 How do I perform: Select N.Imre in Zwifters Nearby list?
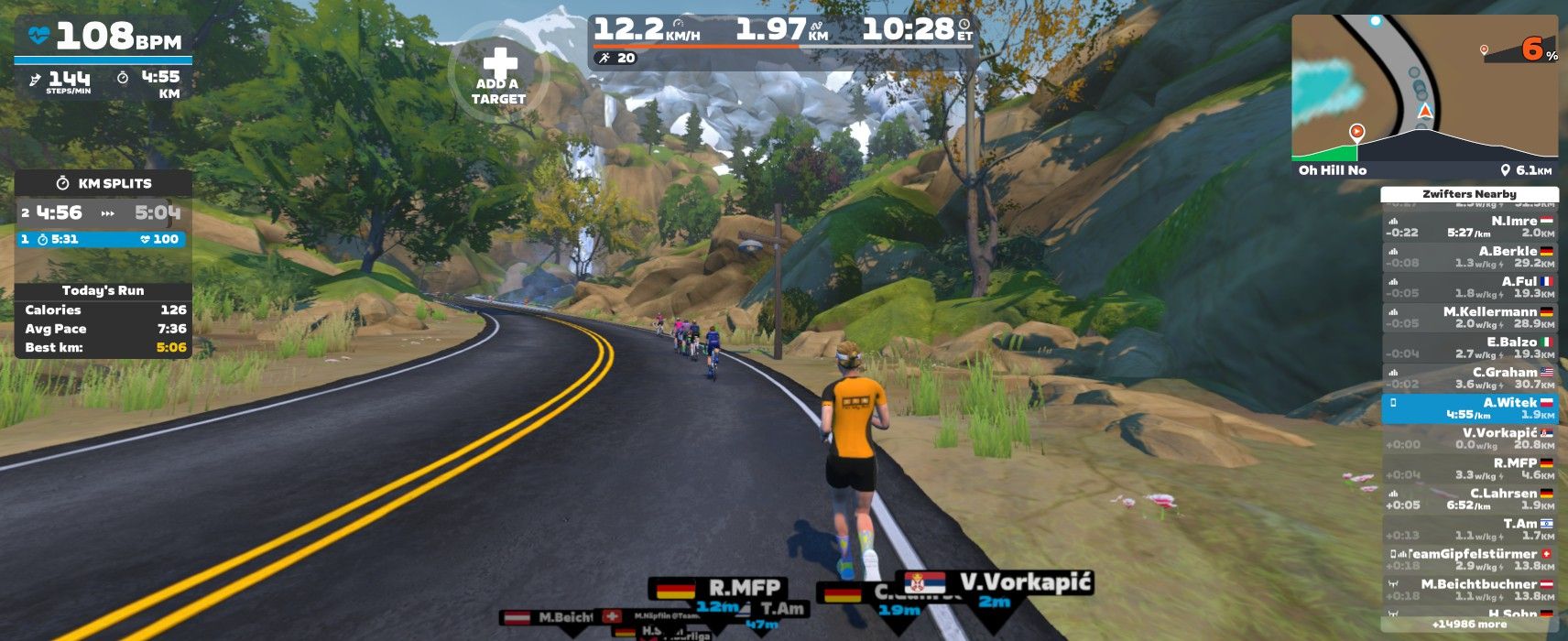point(1469,226)
